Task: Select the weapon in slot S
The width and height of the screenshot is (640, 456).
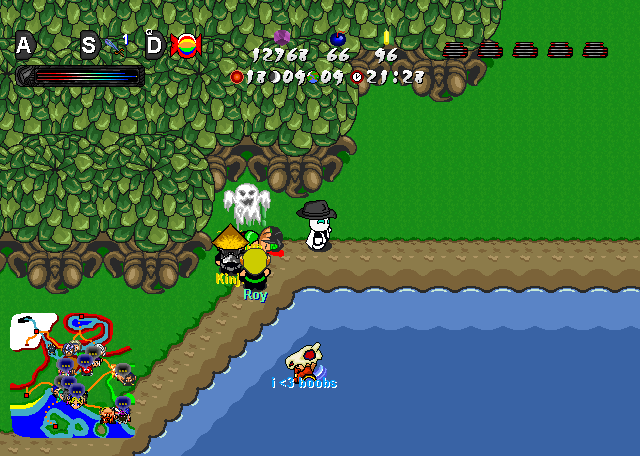Action: (x=112, y=45)
